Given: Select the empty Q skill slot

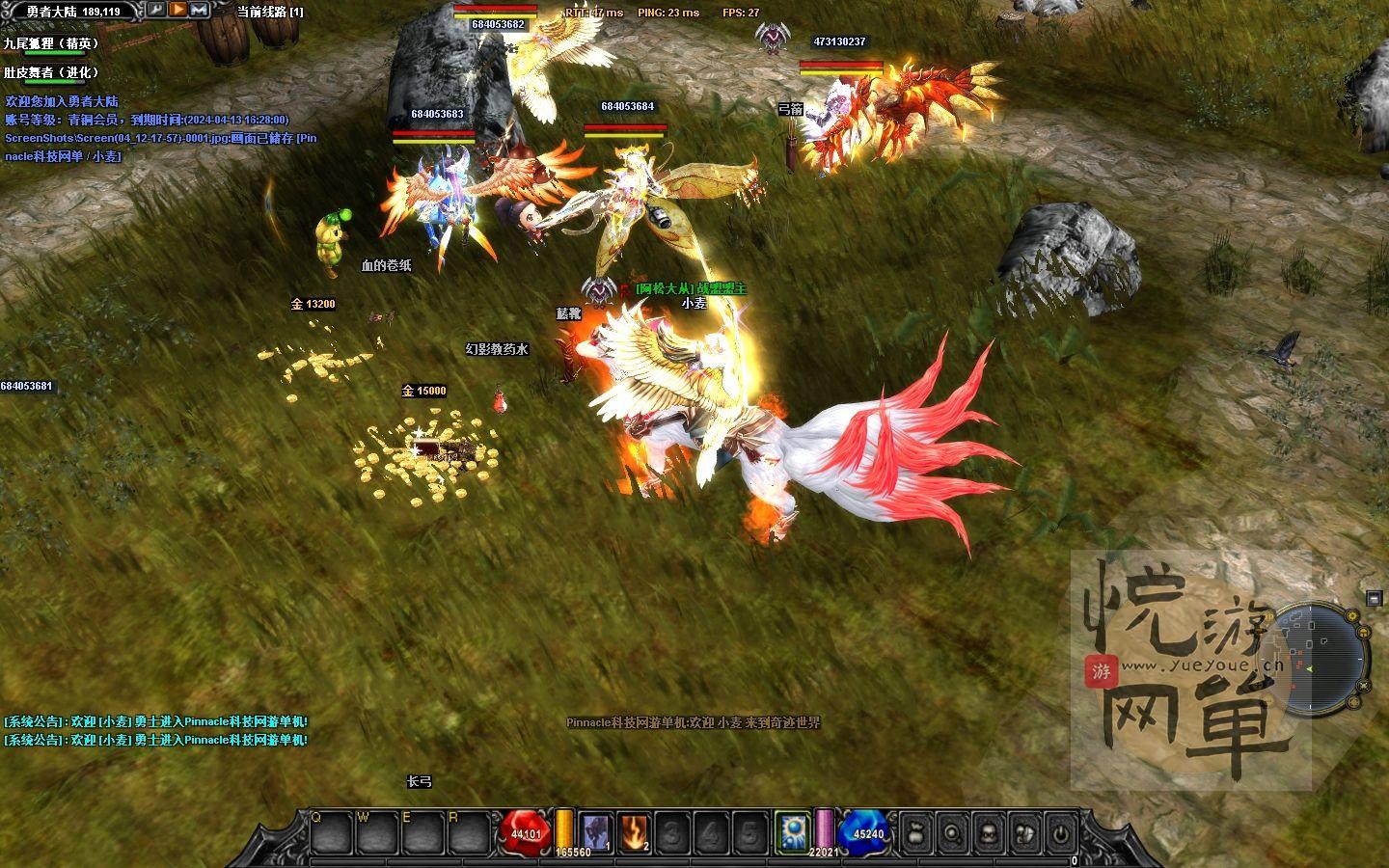Looking at the screenshot, I should click(329, 832).
